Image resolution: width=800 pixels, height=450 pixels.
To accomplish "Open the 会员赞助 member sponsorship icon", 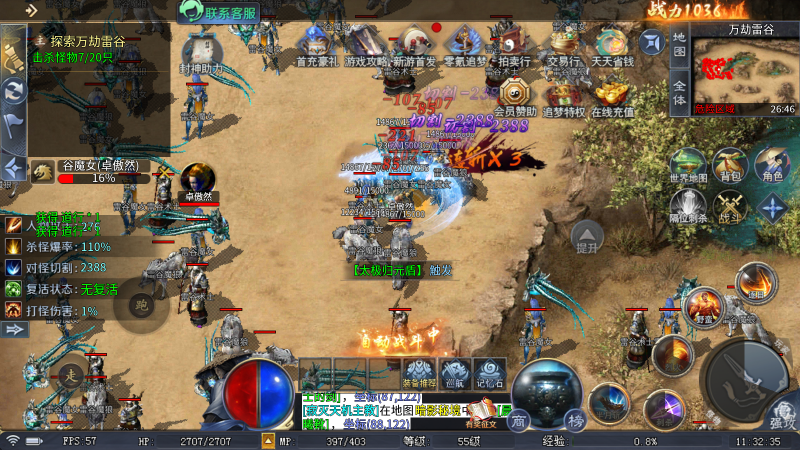I will tap(516, 94).
